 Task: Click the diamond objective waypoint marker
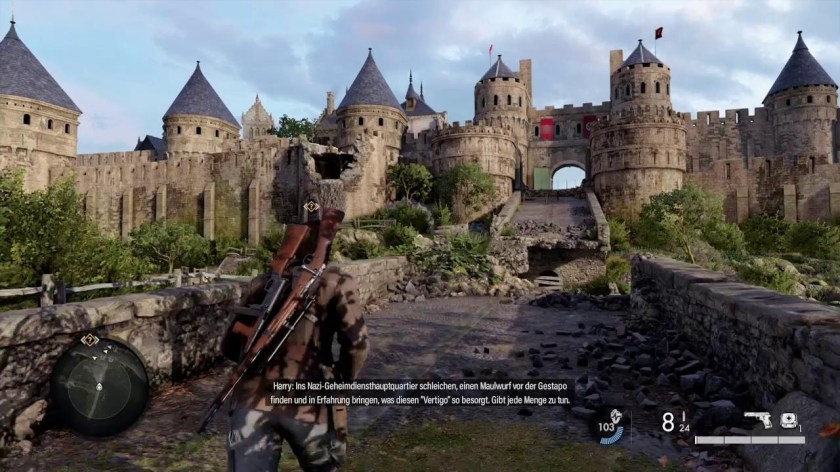click(x=312, y=206)
